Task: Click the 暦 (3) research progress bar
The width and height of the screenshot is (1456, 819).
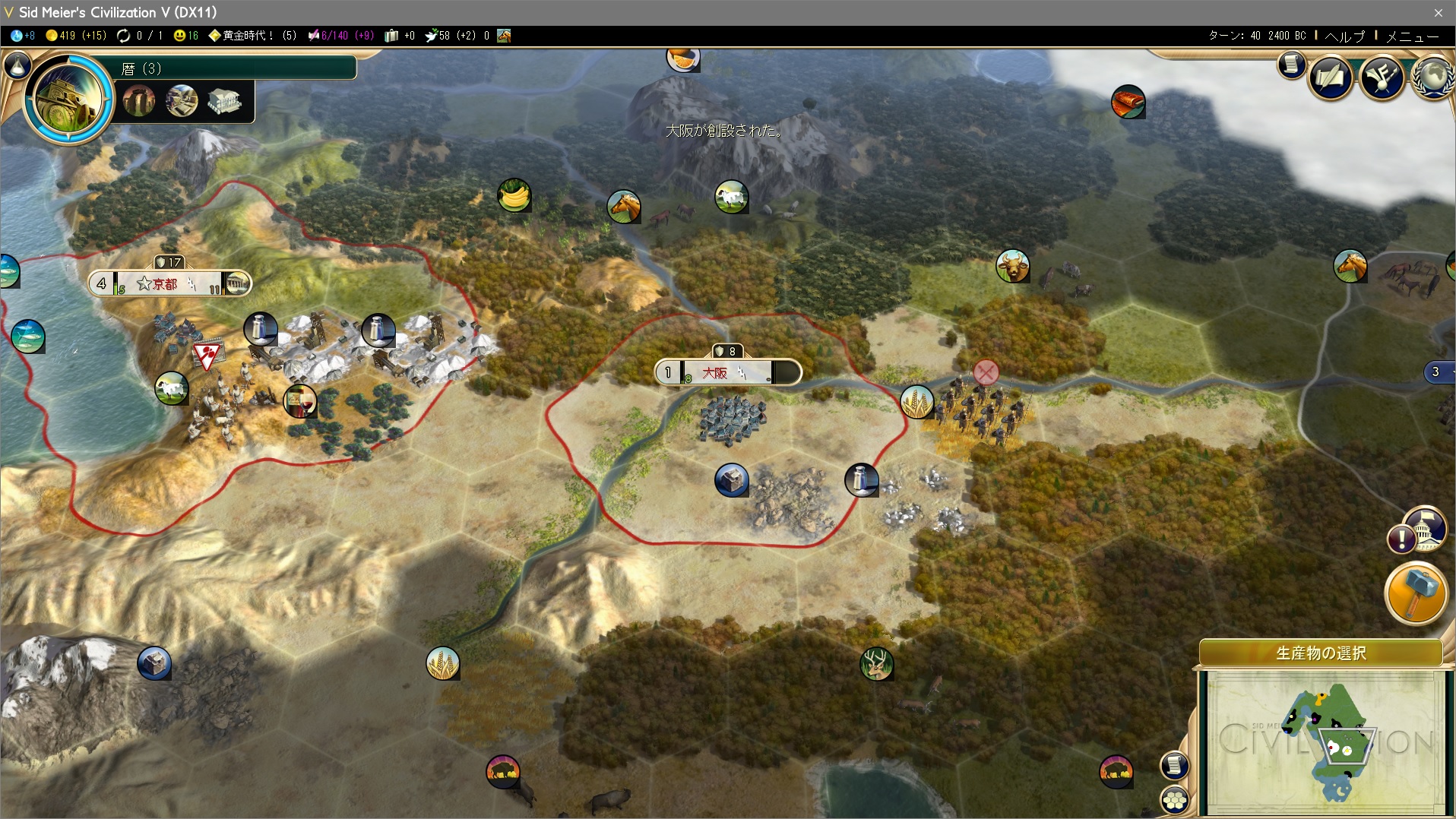Action: (x=236, y=68)
